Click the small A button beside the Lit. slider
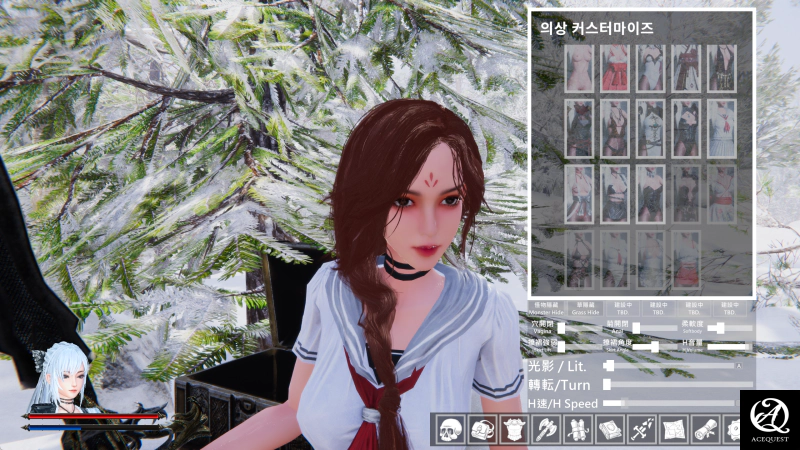Image resolution: width=800 pixels, height=450 pixels. click(739, 366)
